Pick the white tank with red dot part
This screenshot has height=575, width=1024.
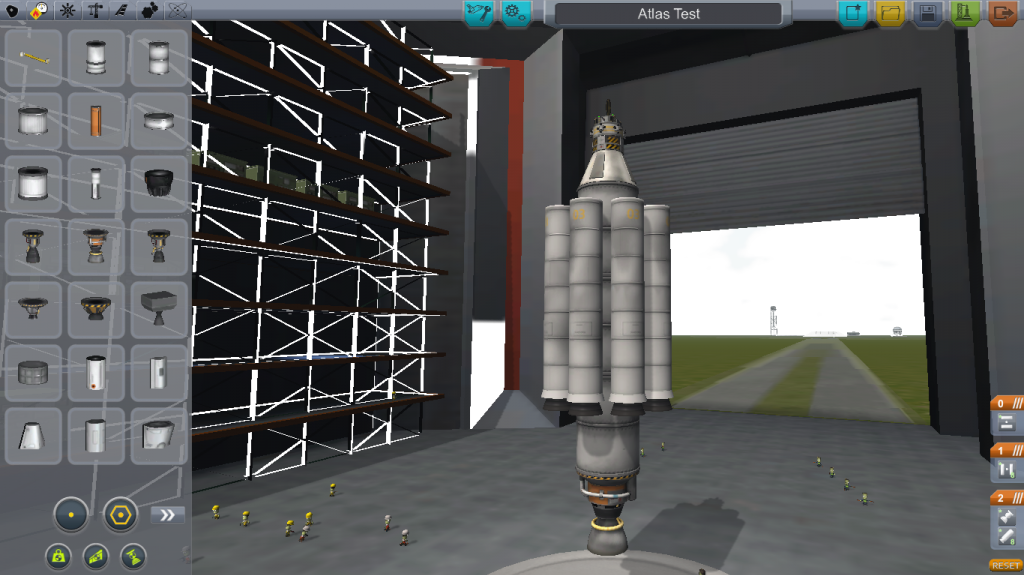click(x=96, y=373)
